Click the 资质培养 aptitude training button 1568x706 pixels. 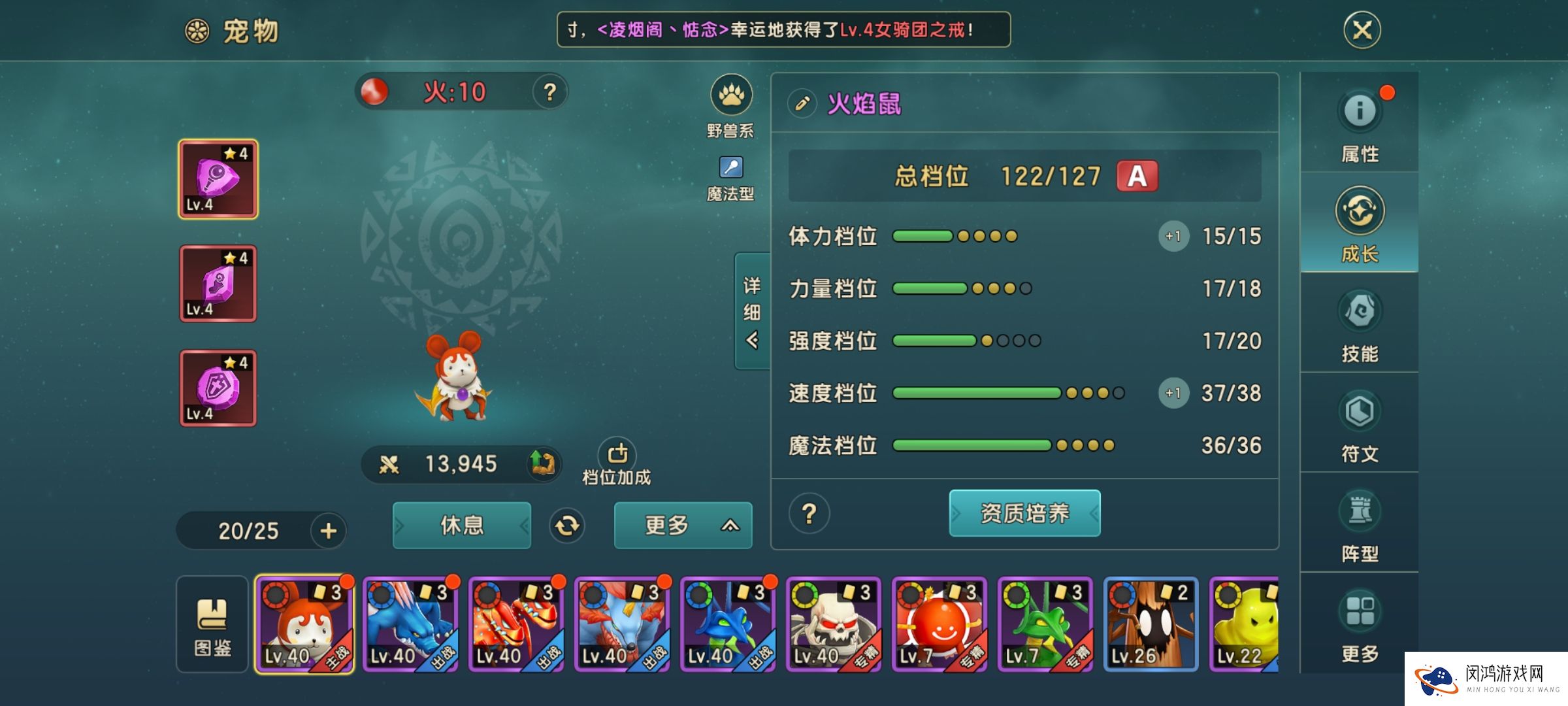tap(1024, 513)
